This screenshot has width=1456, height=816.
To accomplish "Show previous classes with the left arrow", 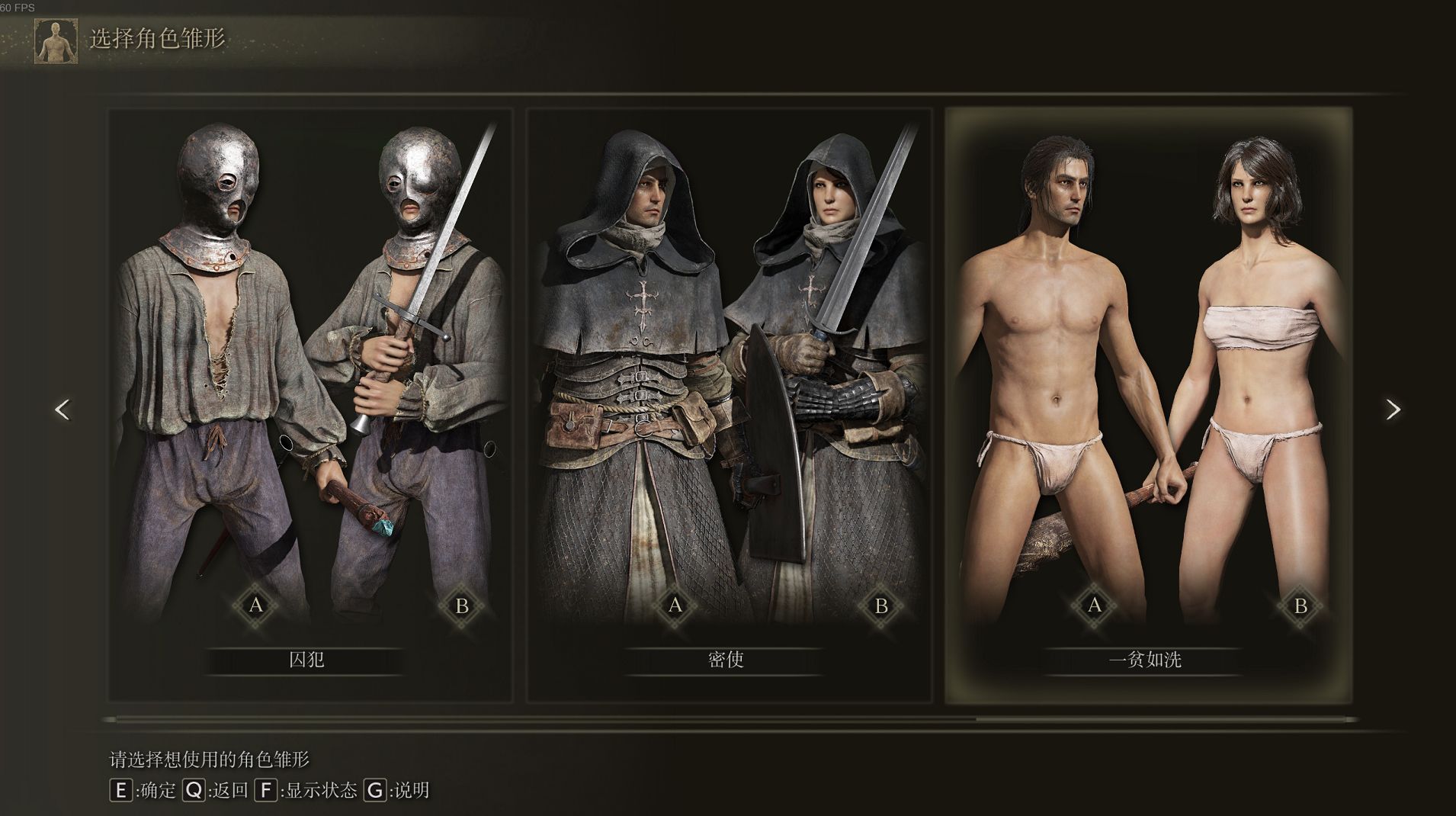I will [63, 410].
